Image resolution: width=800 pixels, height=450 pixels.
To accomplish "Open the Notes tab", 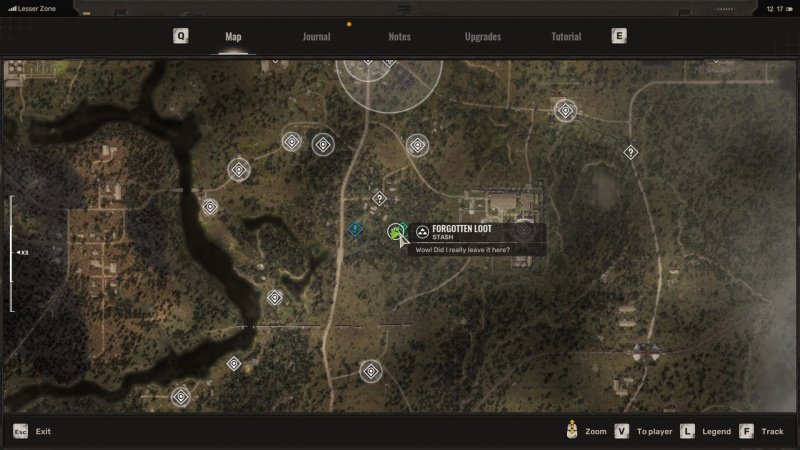I will point(399,37).
